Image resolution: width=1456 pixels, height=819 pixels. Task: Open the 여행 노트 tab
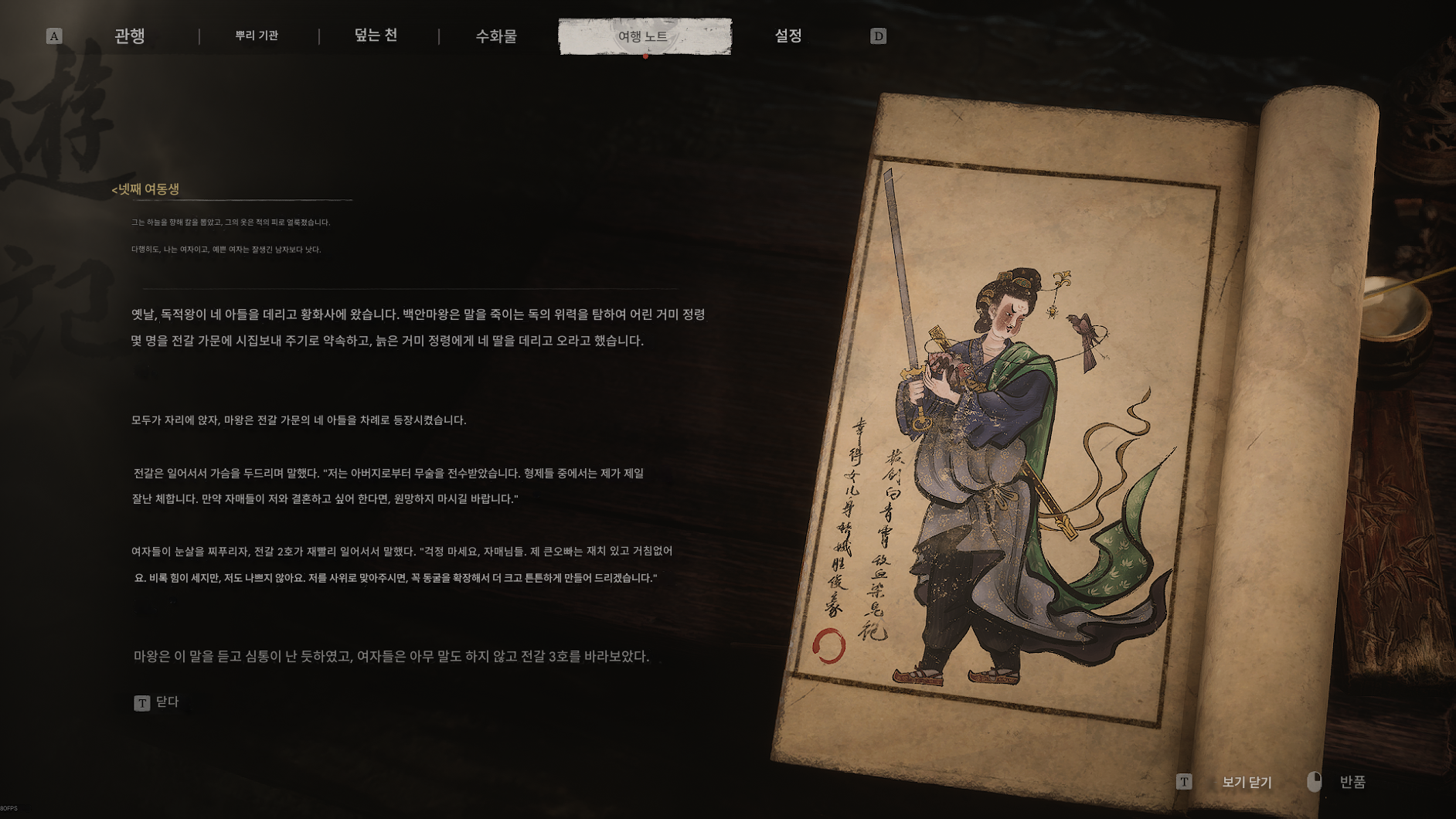644,36
